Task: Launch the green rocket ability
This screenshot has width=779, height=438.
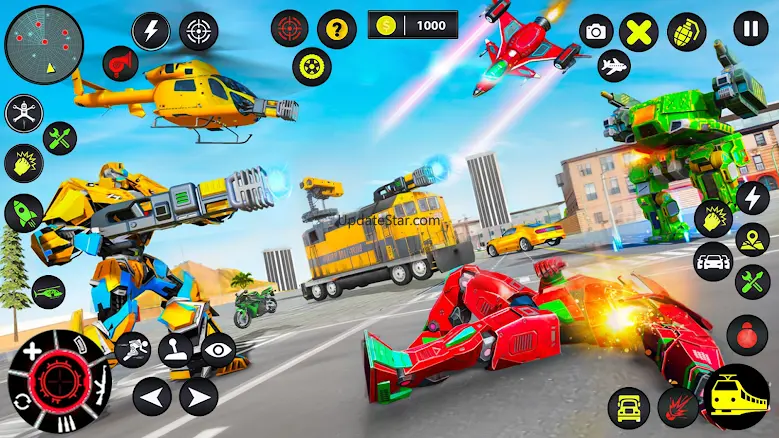Action: click(x=23, y=213)
